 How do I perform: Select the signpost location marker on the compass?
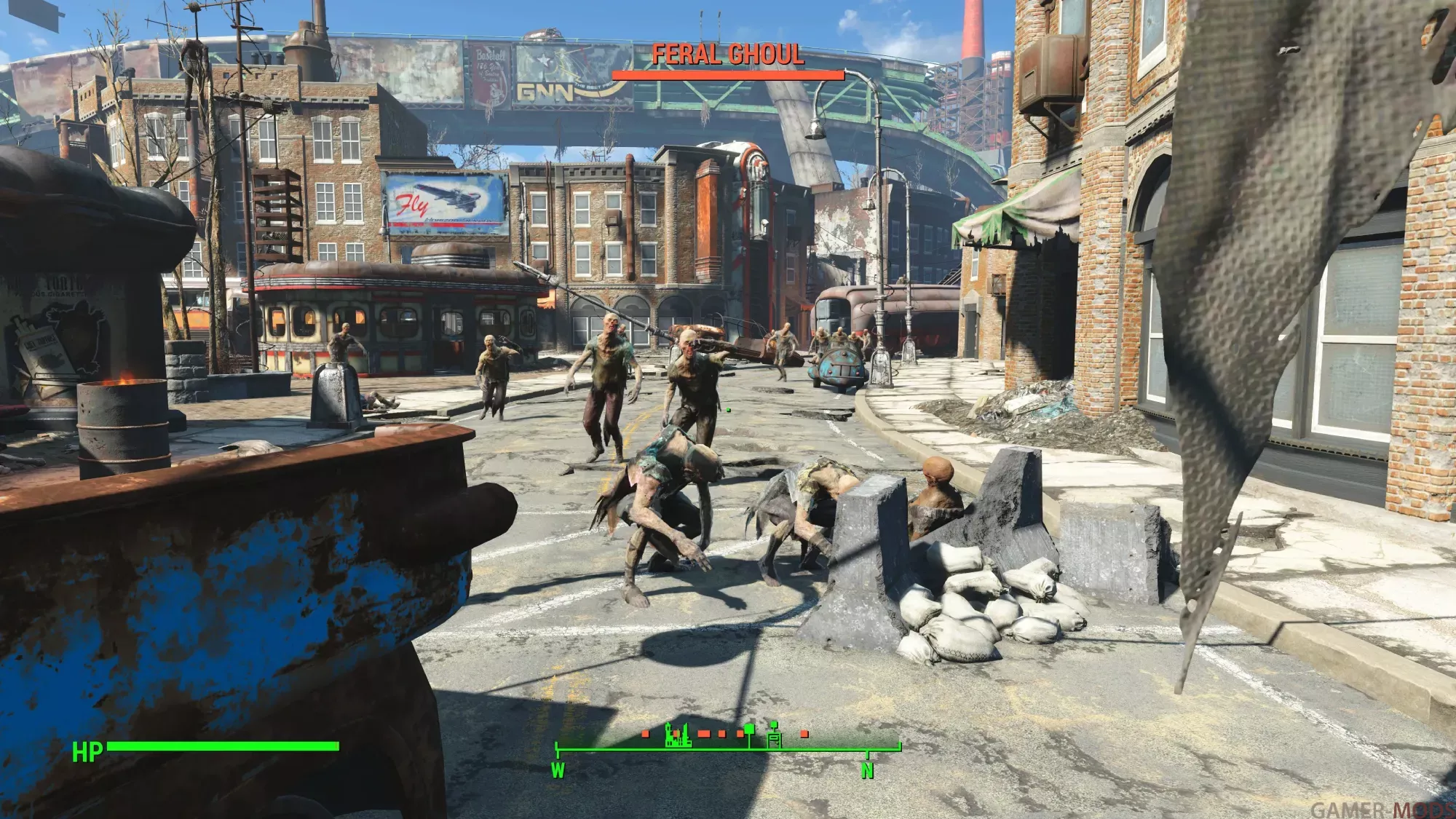[748, 734]
